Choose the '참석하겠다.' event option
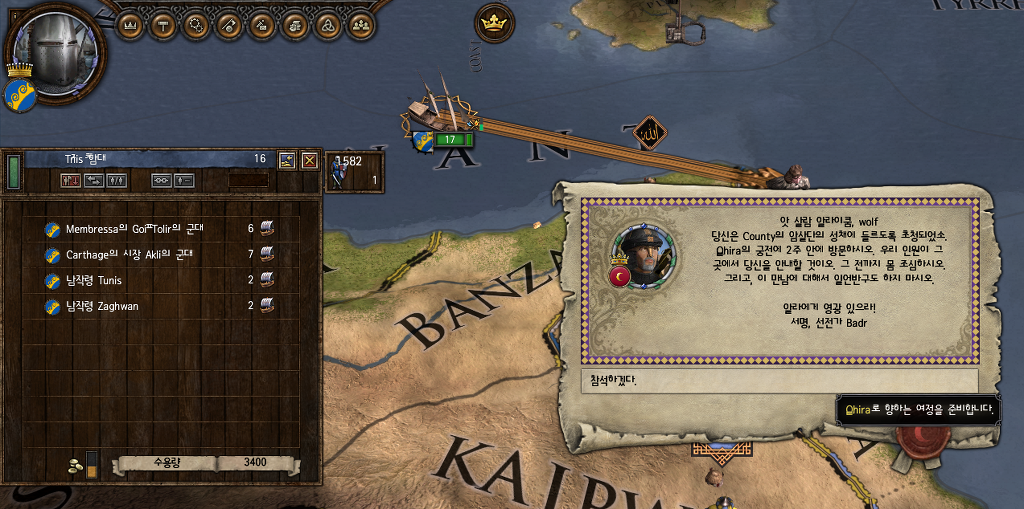The height and width of the screenshot is (509, 1024). (x=779, y=381)
